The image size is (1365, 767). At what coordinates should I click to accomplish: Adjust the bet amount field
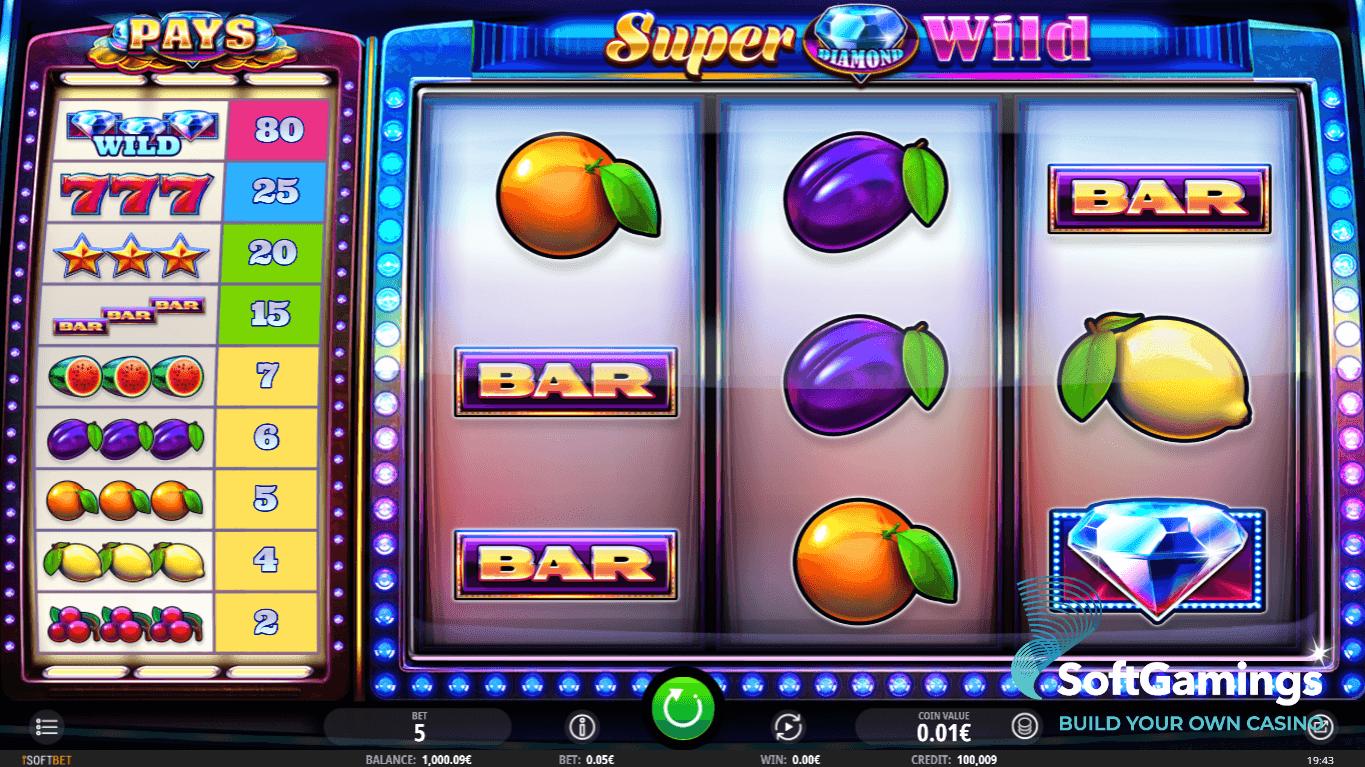point(419,727)
